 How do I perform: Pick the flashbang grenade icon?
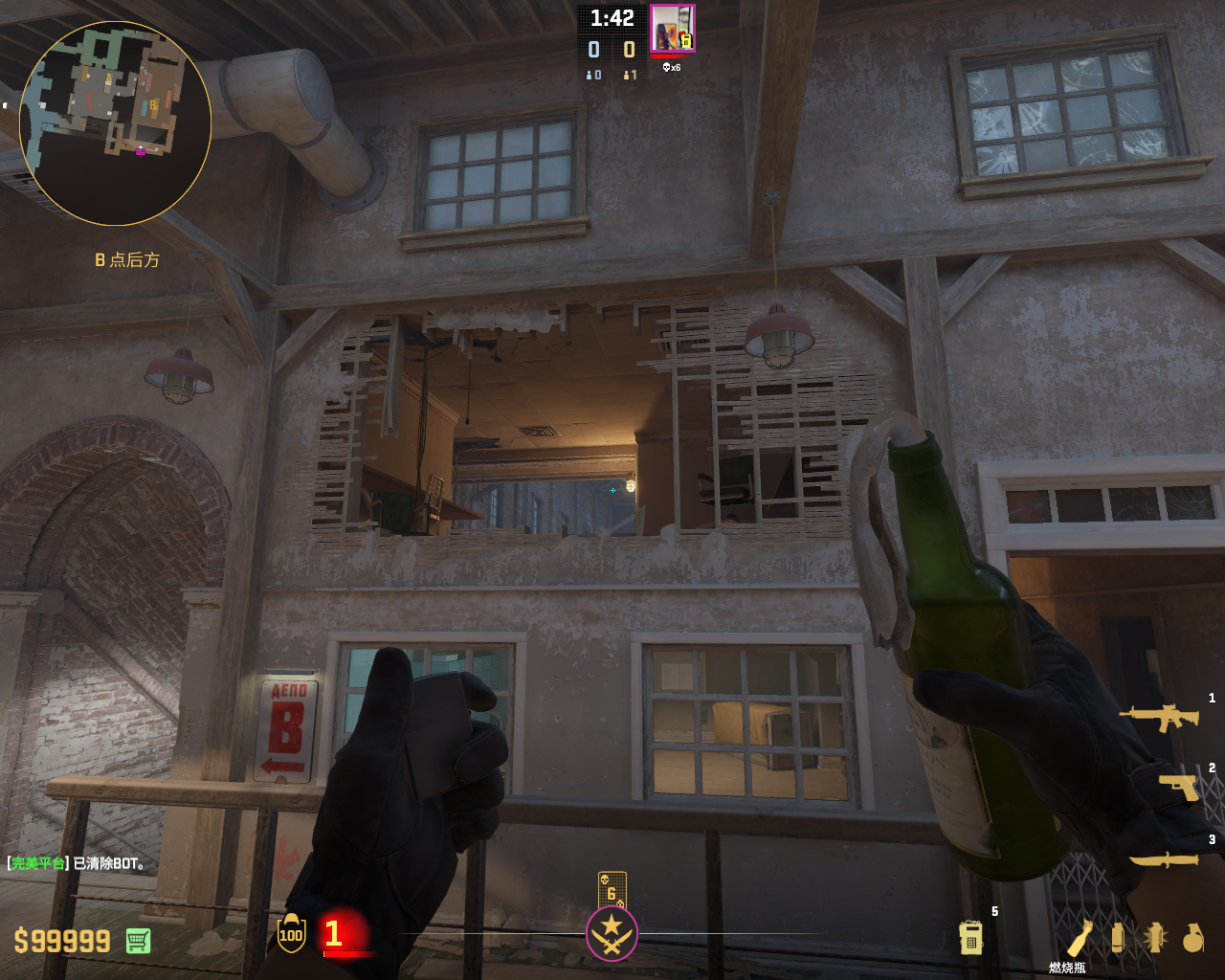pos(1155,938)
